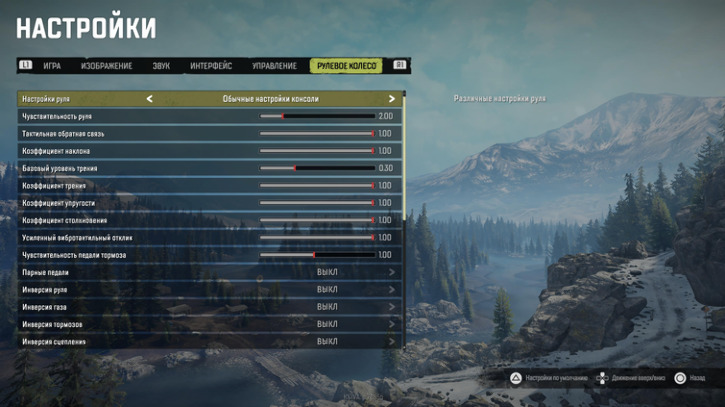Adjust the Чувствительность педали тормоза slider
Image resolution: width=725 pixels, height=407 pixels.
(x=317, y=255)
